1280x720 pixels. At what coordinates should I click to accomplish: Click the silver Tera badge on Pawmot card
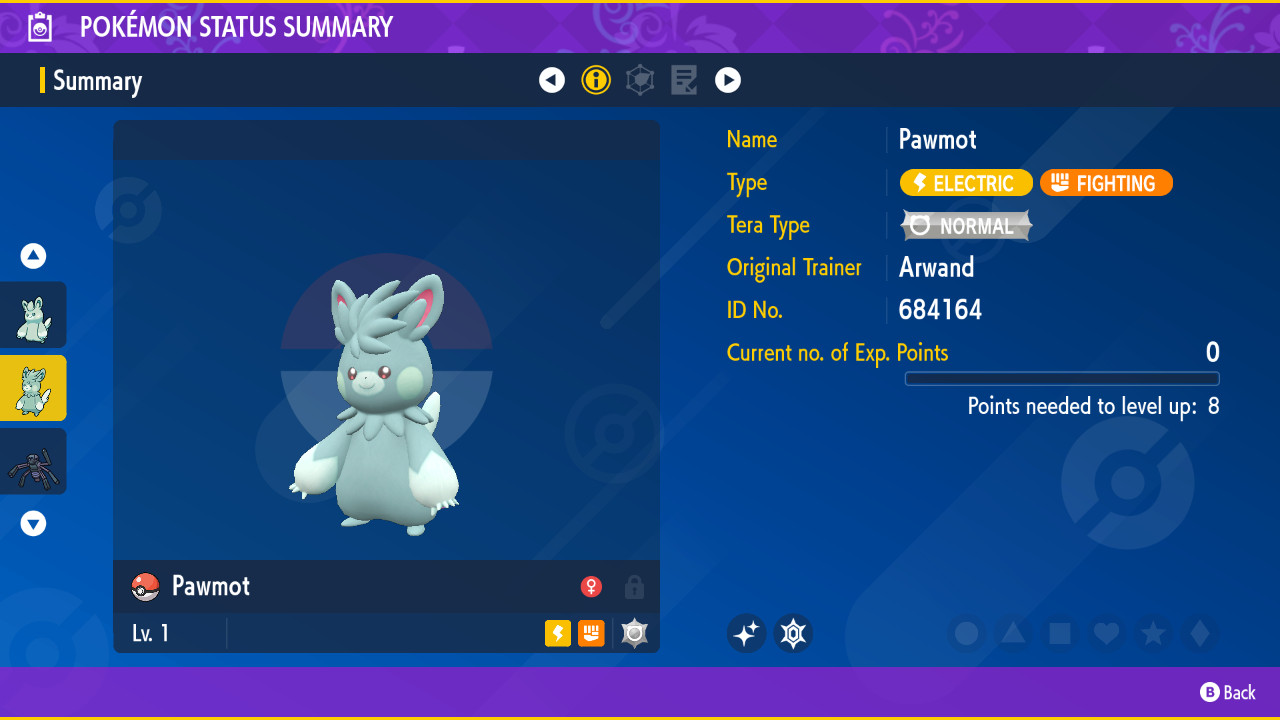click(634, 633)
